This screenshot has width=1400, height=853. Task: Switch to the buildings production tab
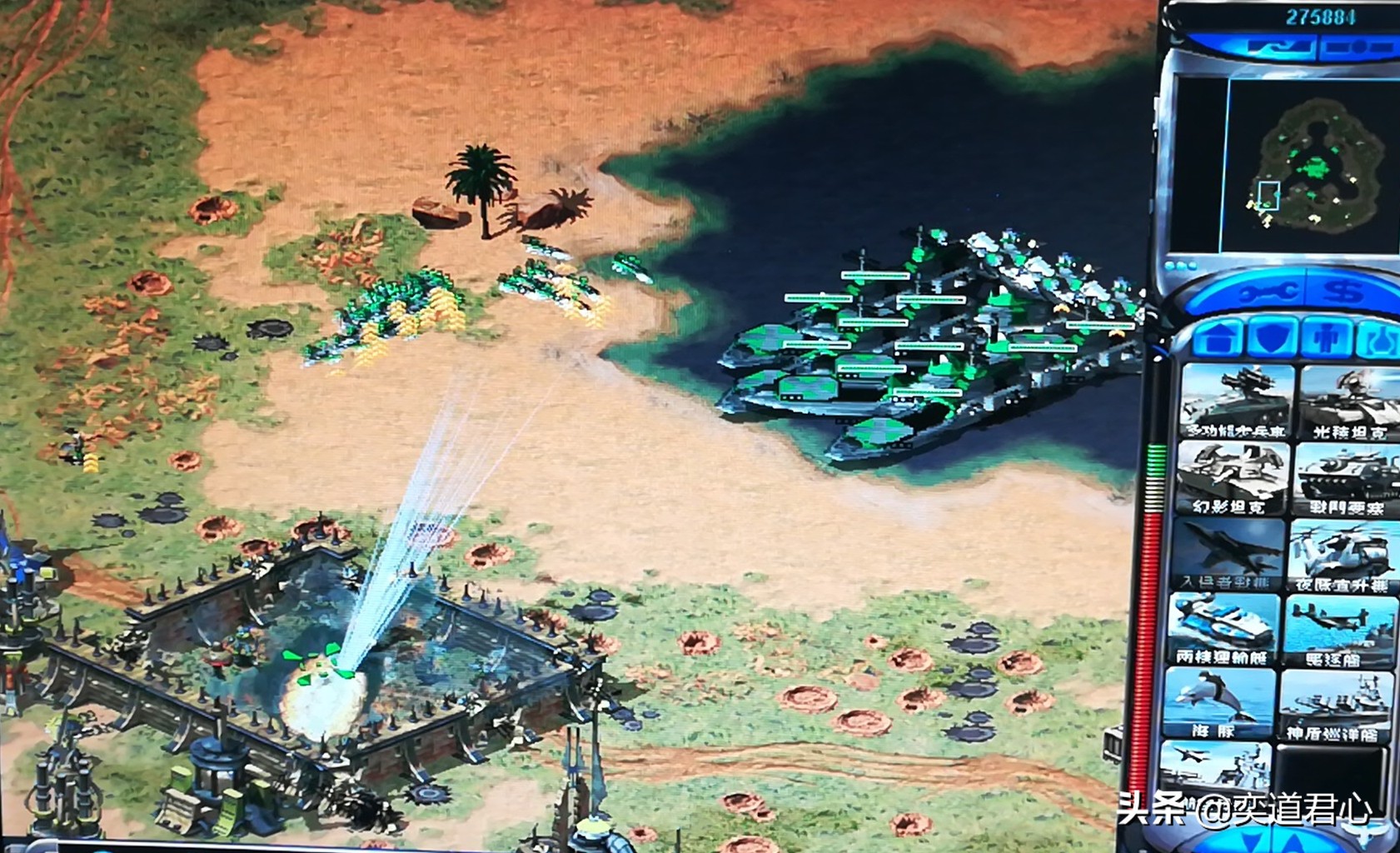click(x=1218, y=339)
